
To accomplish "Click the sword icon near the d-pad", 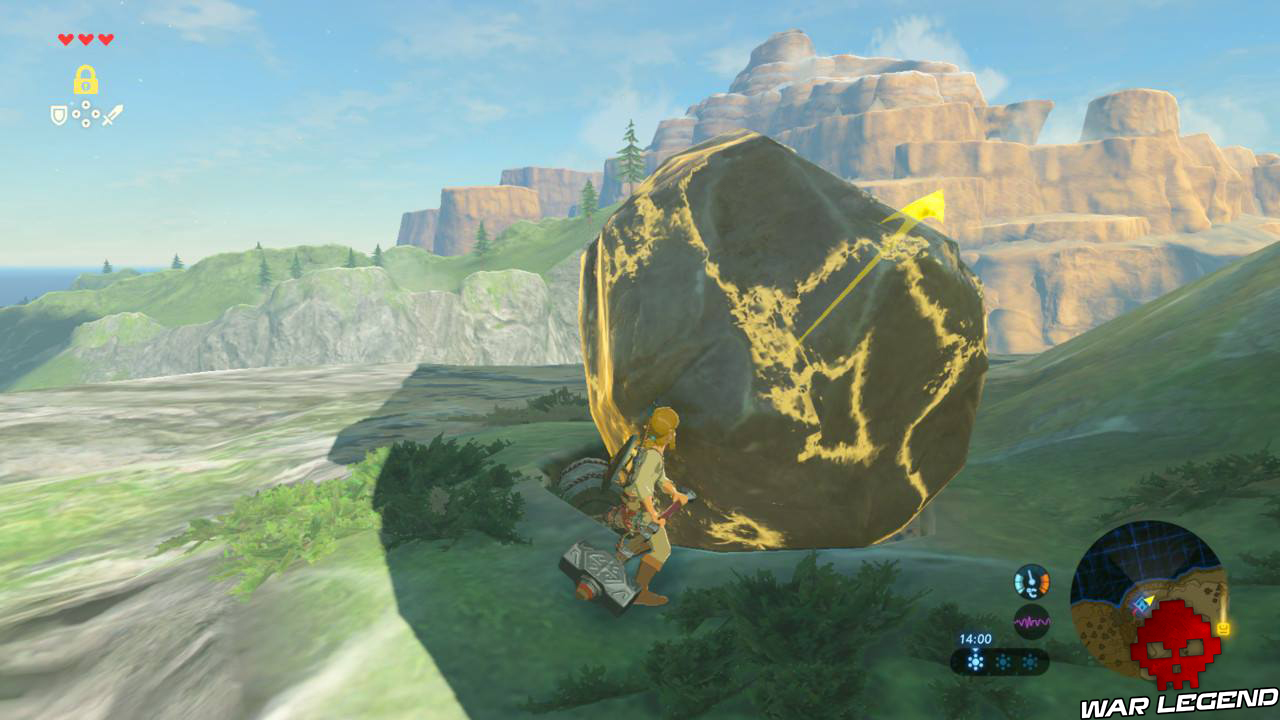I will coord(113,113).
